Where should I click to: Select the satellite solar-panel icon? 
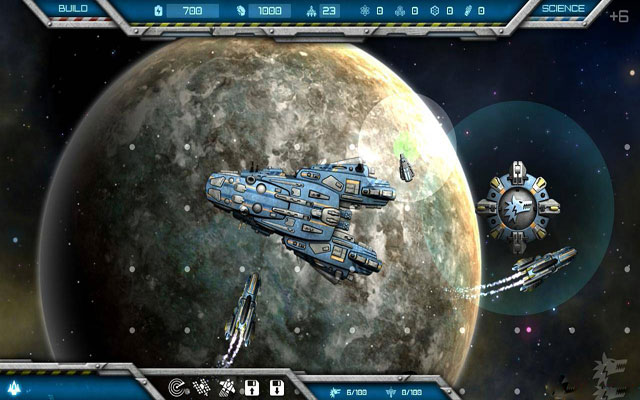tap(203, 387)
